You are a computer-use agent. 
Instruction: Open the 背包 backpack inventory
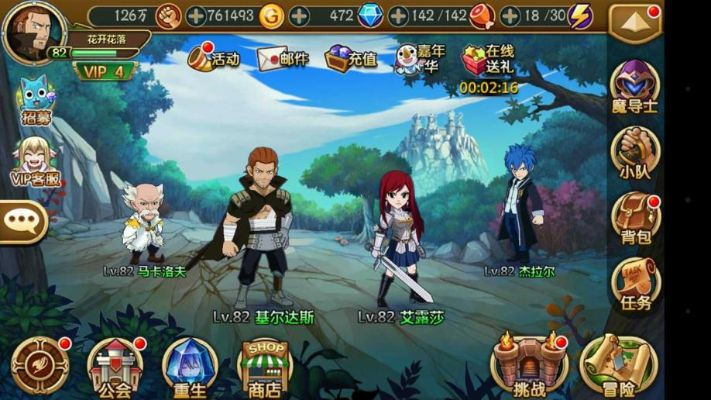click(635, 217)
